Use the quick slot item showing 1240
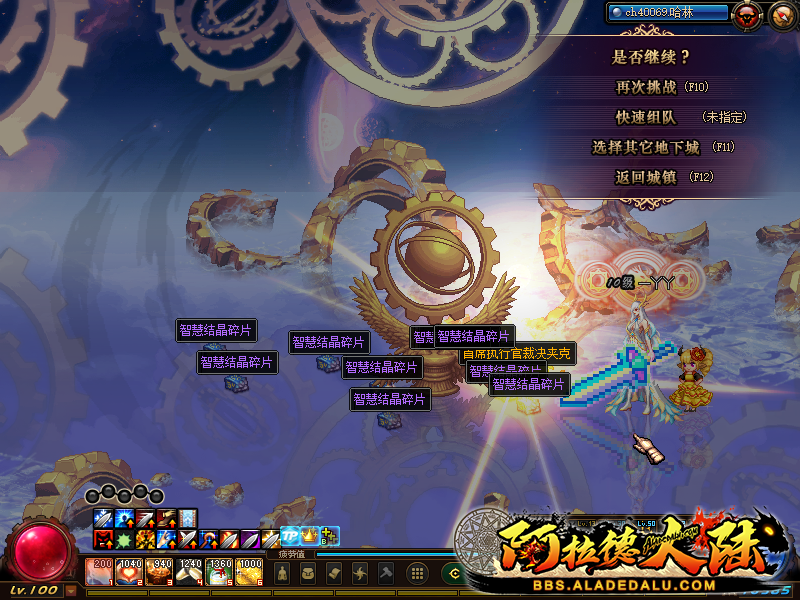The width and height of the screenshot is (800, 600). click(x=189, y=572)
